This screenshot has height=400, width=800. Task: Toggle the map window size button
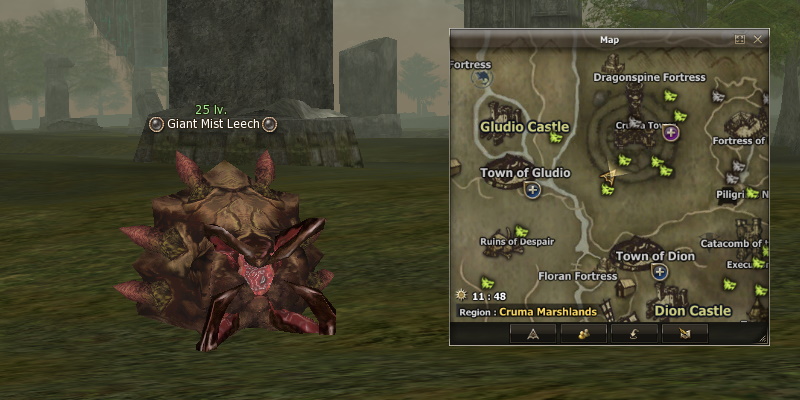click(x=740, y=40)
